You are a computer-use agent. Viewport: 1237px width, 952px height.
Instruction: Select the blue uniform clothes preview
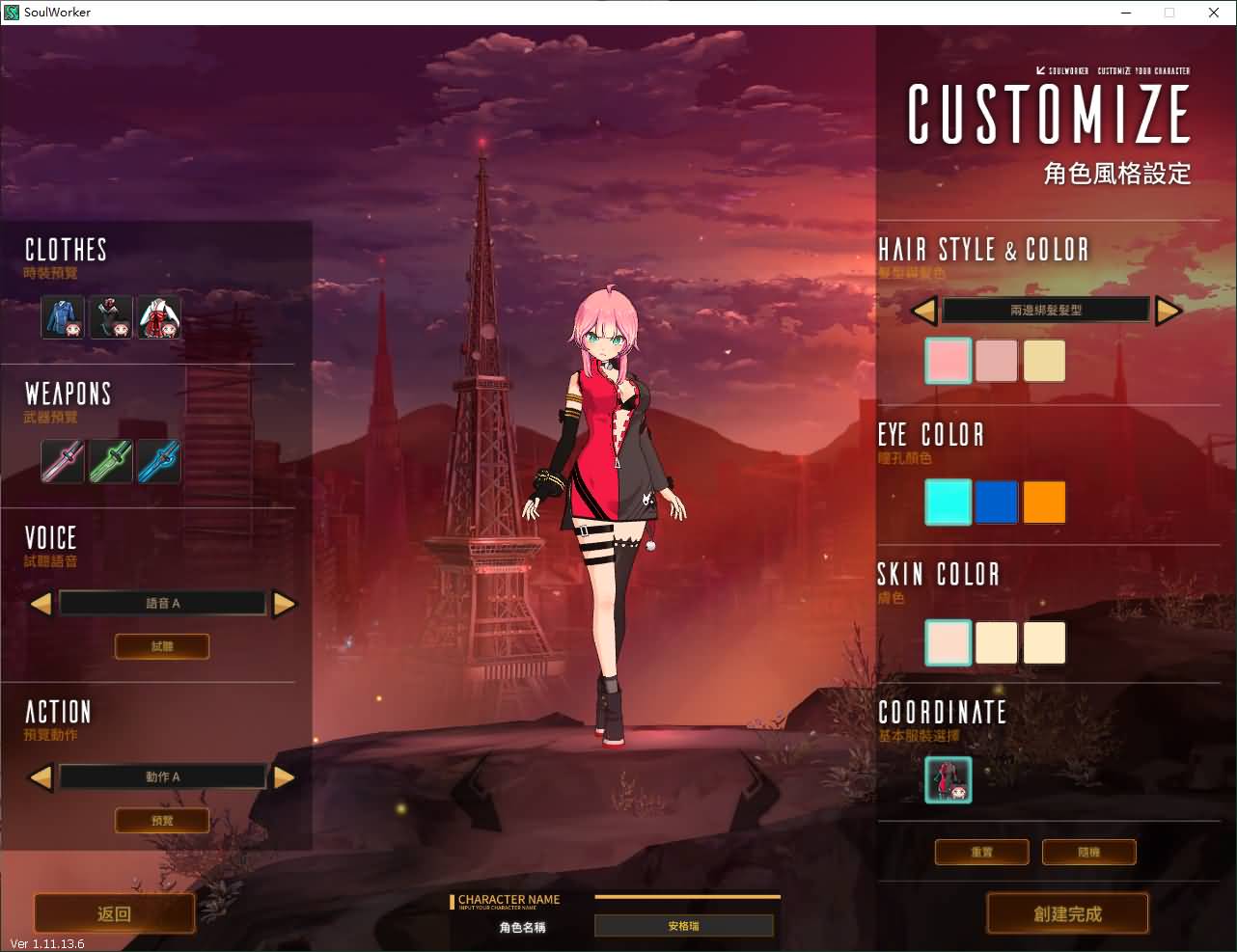pos(63,317)
